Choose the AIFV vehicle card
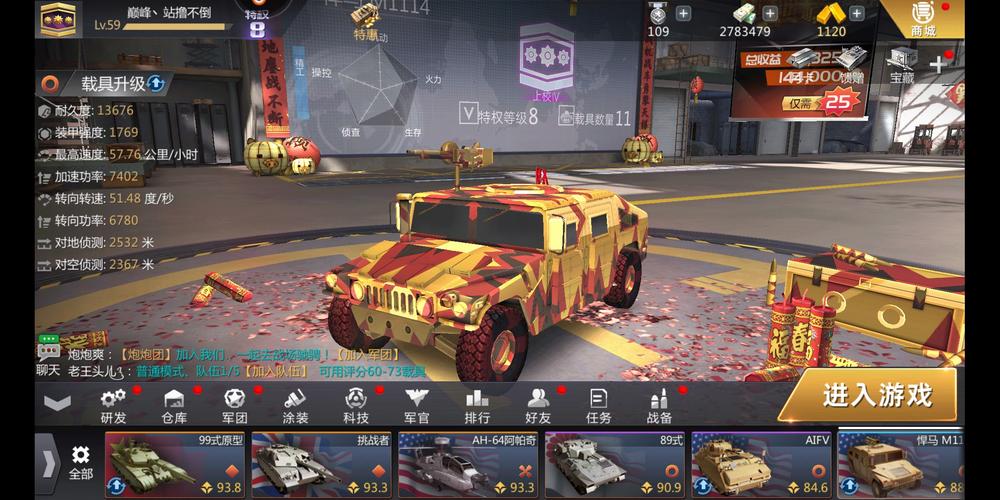Screen dimensions: 1000x500 click(x=760, y=465)
